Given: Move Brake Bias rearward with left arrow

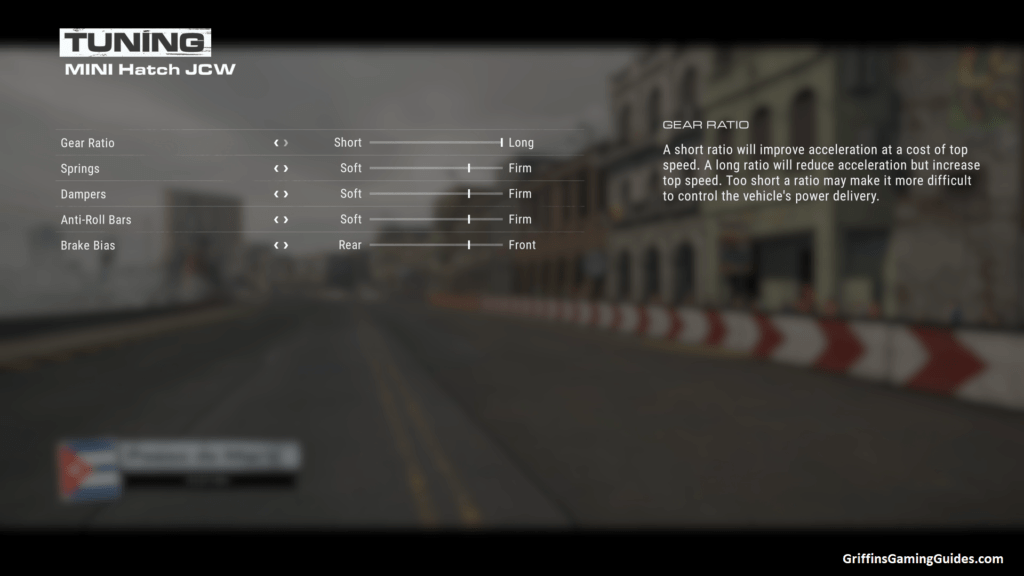Looking at the screenshot, I should (x=276, y=245).
